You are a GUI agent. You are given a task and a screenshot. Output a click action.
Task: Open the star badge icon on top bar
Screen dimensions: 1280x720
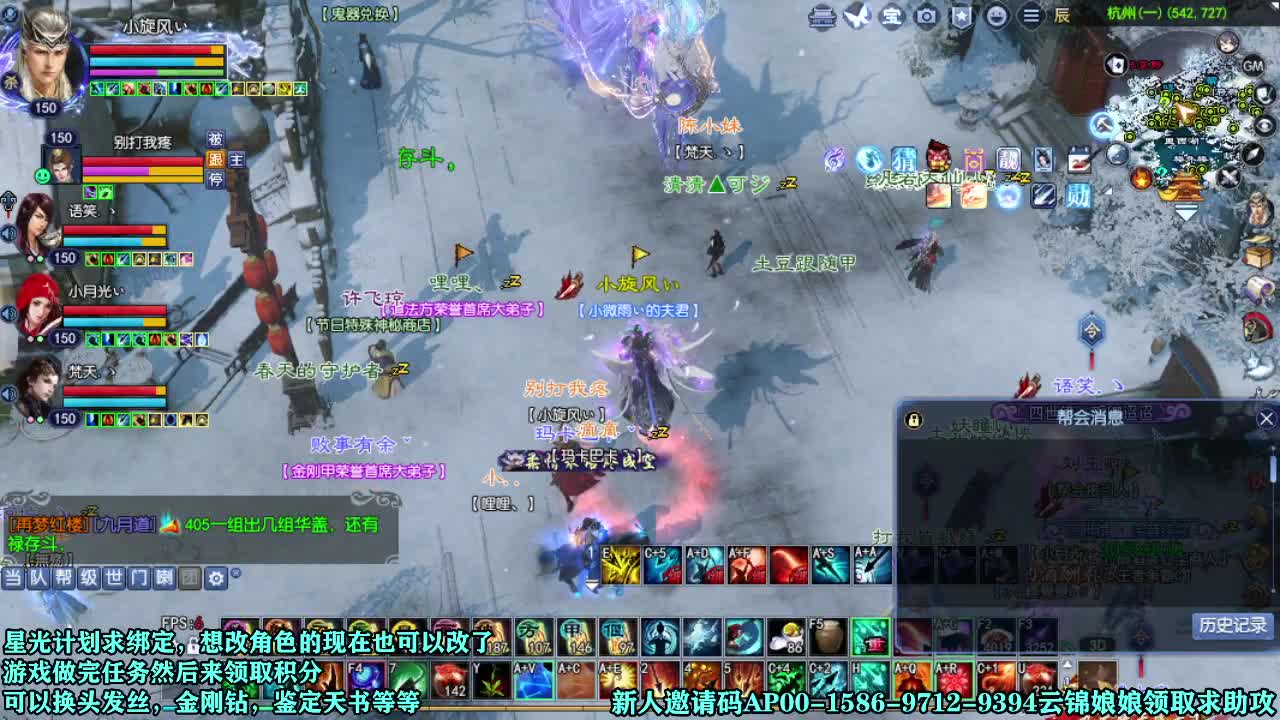click(x=963, y=15)
